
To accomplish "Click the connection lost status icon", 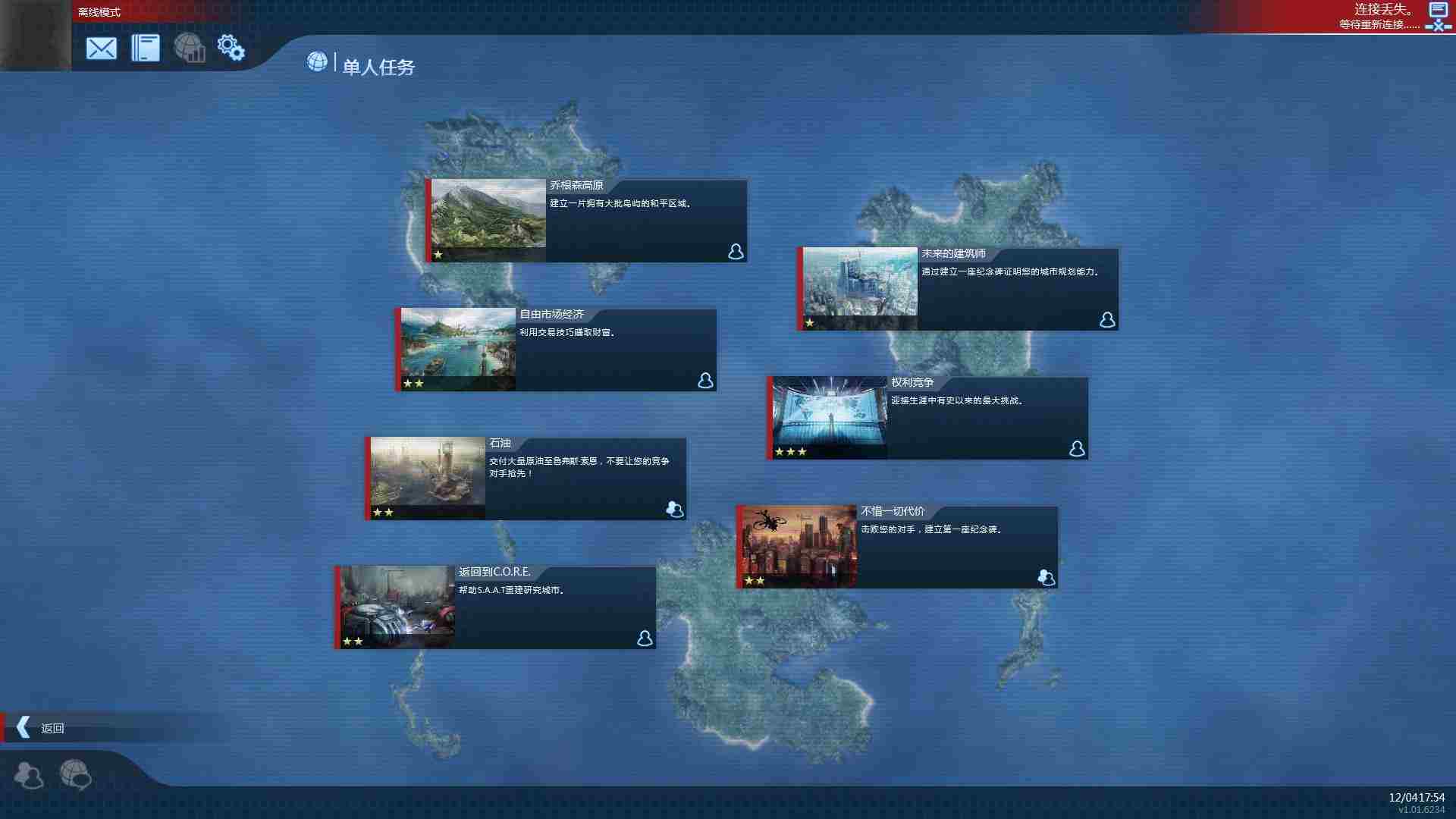I will 1438,17.
